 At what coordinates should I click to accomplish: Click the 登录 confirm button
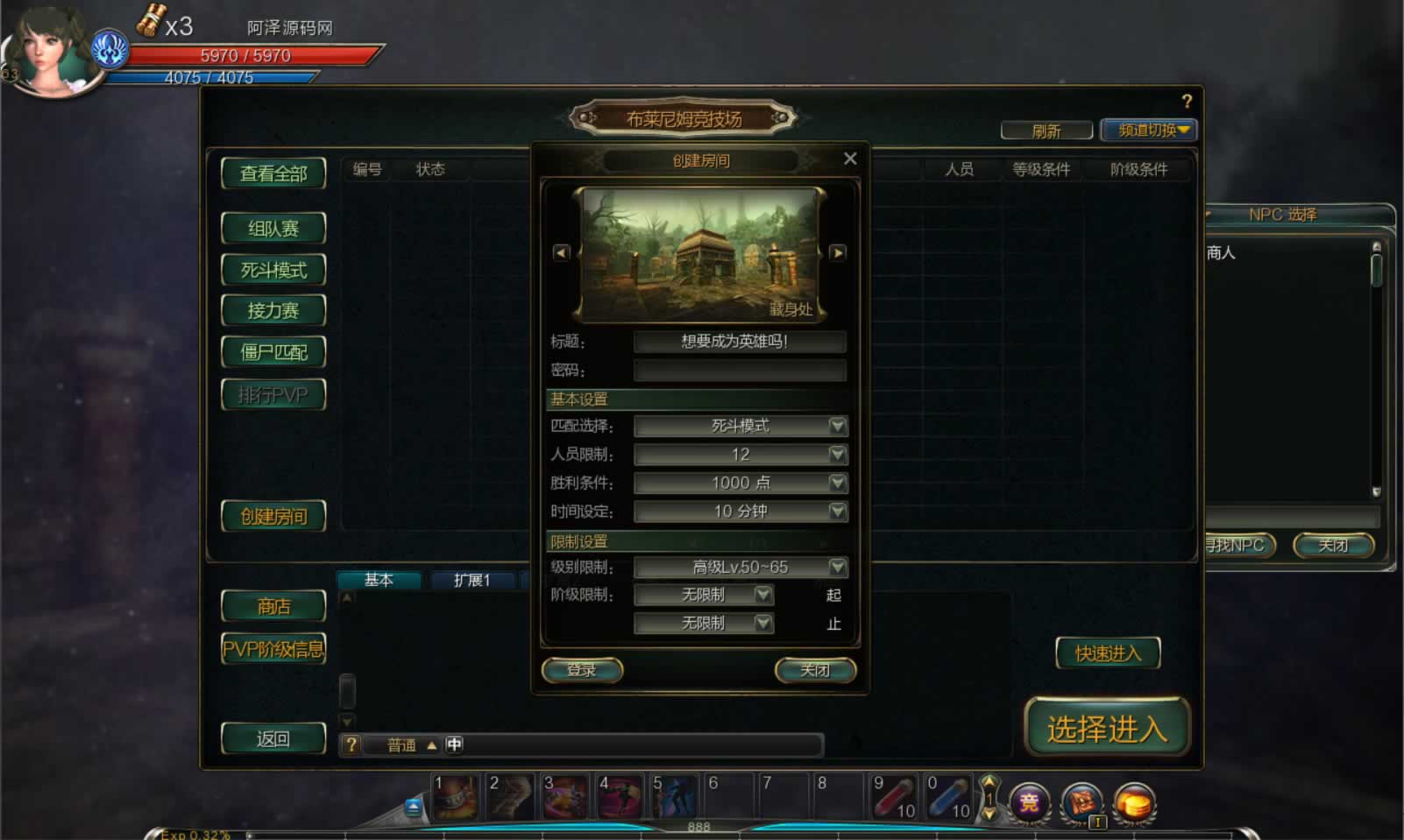[582, 670]
